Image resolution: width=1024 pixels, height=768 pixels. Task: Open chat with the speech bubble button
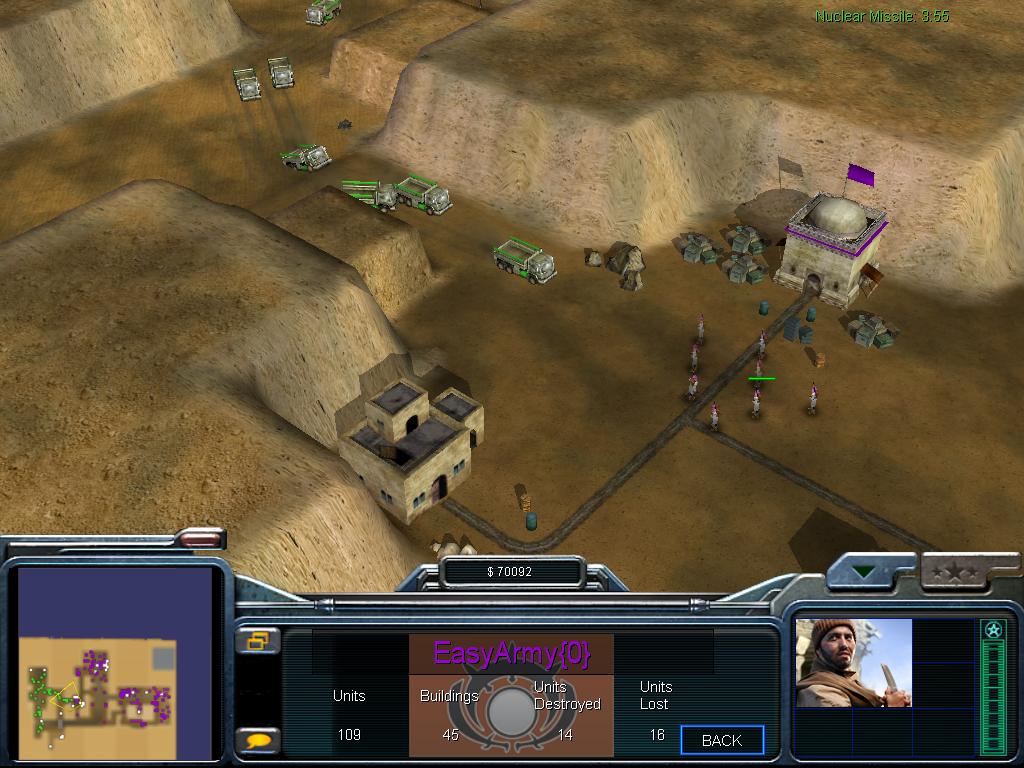click(x=258, y=741)
